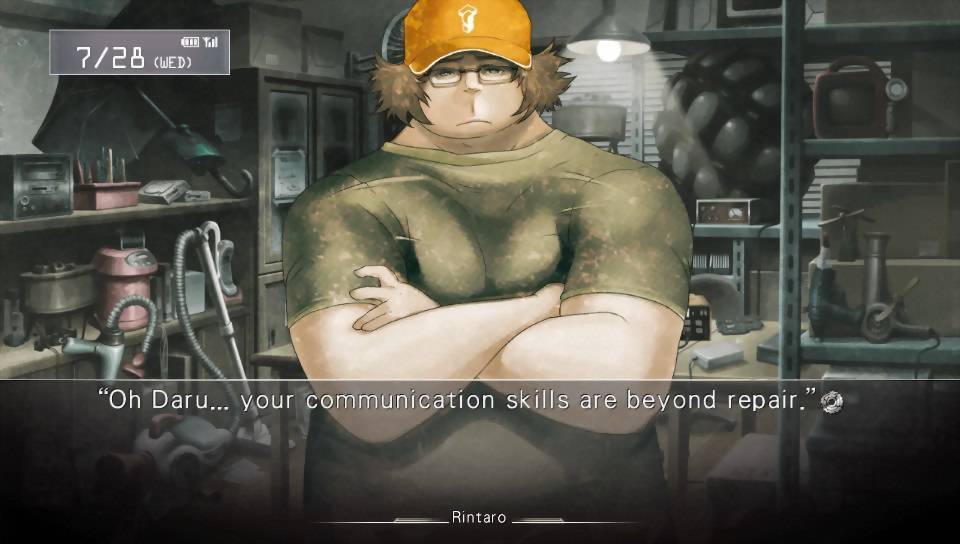
Task: Click the spinning gear continue indicator
Action: (830, 402)
